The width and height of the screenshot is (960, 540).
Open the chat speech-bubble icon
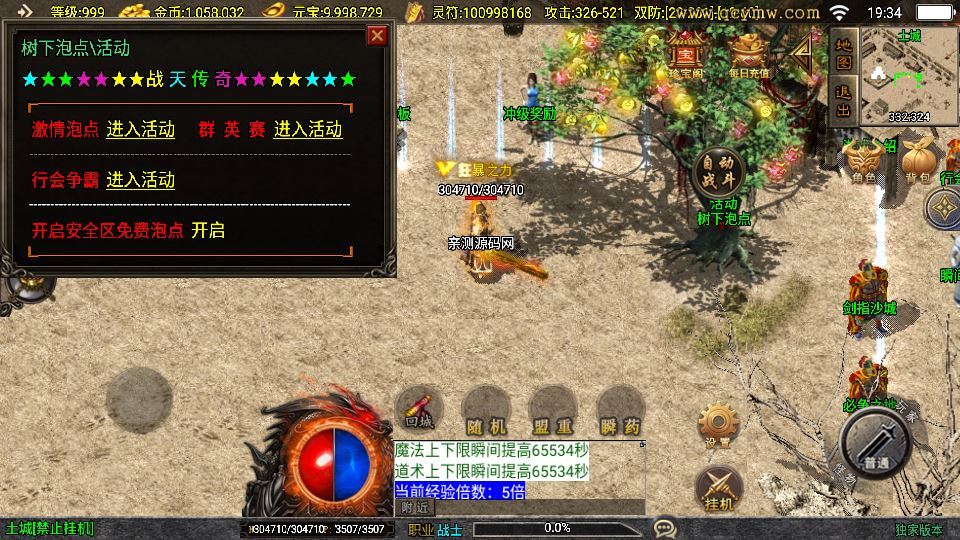click(x=663, y=527)
